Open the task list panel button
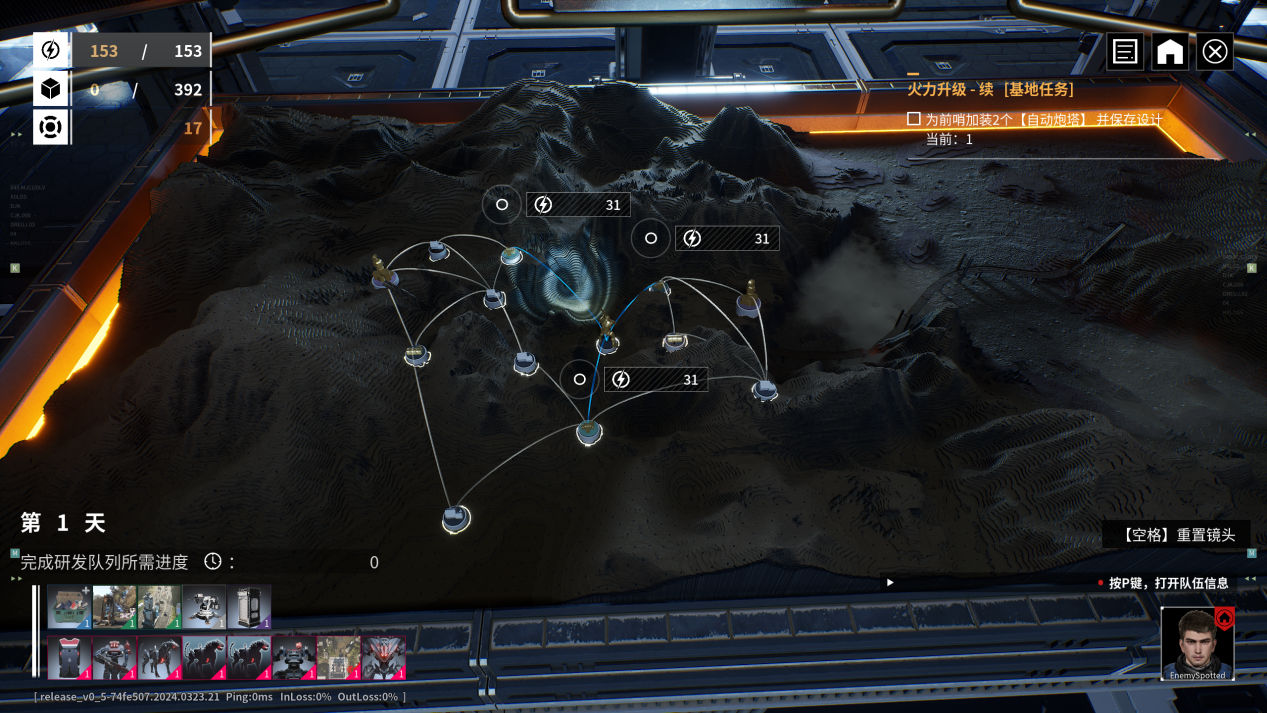This screenshot has height=713, width=1267. click(x=1125, y=51)
